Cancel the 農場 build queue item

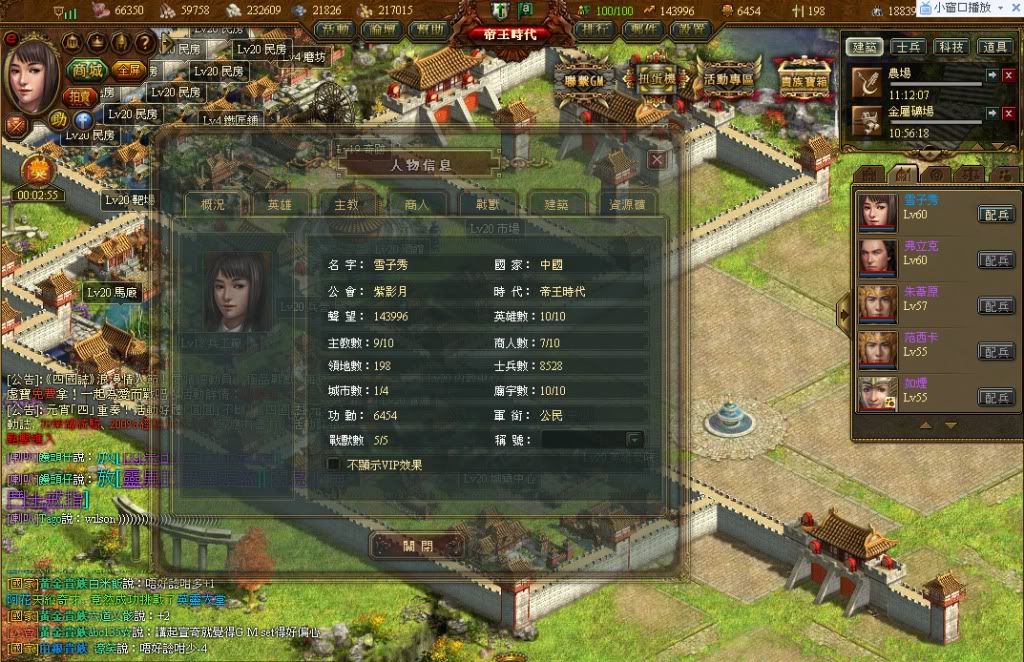[x=1009, y=76]
